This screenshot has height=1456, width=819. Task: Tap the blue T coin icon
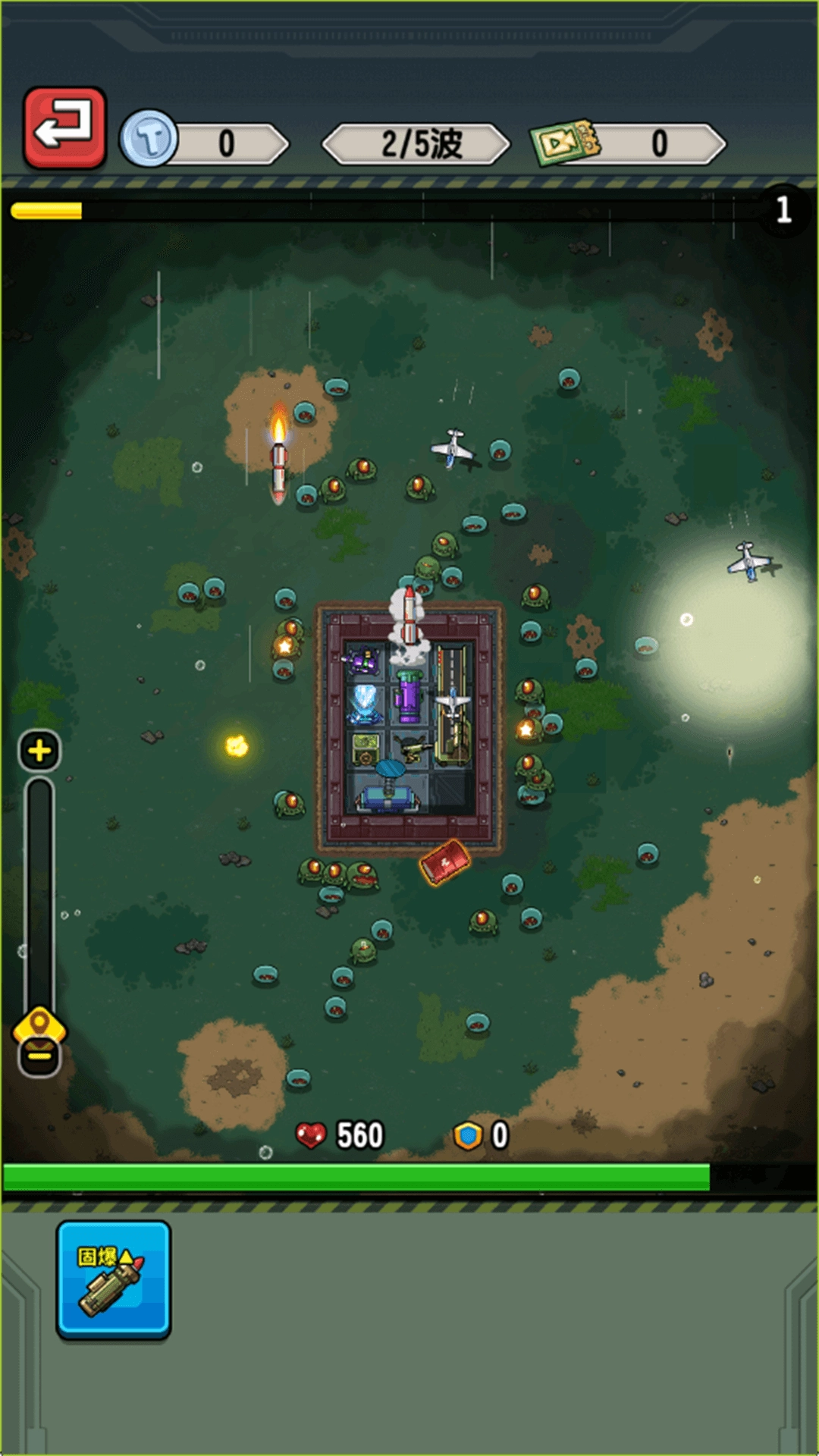(x=149, y=140)
